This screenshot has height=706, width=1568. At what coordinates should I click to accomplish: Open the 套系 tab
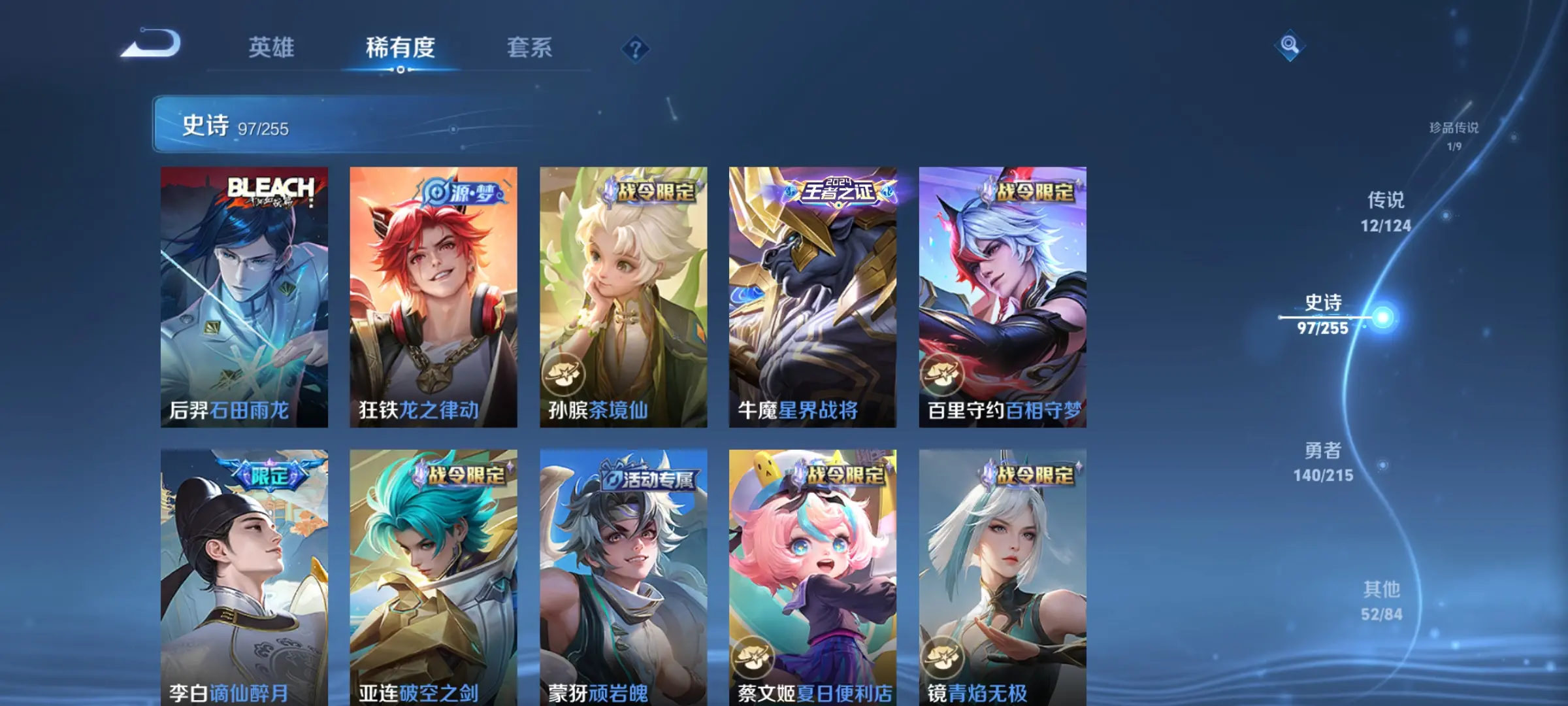529,48
